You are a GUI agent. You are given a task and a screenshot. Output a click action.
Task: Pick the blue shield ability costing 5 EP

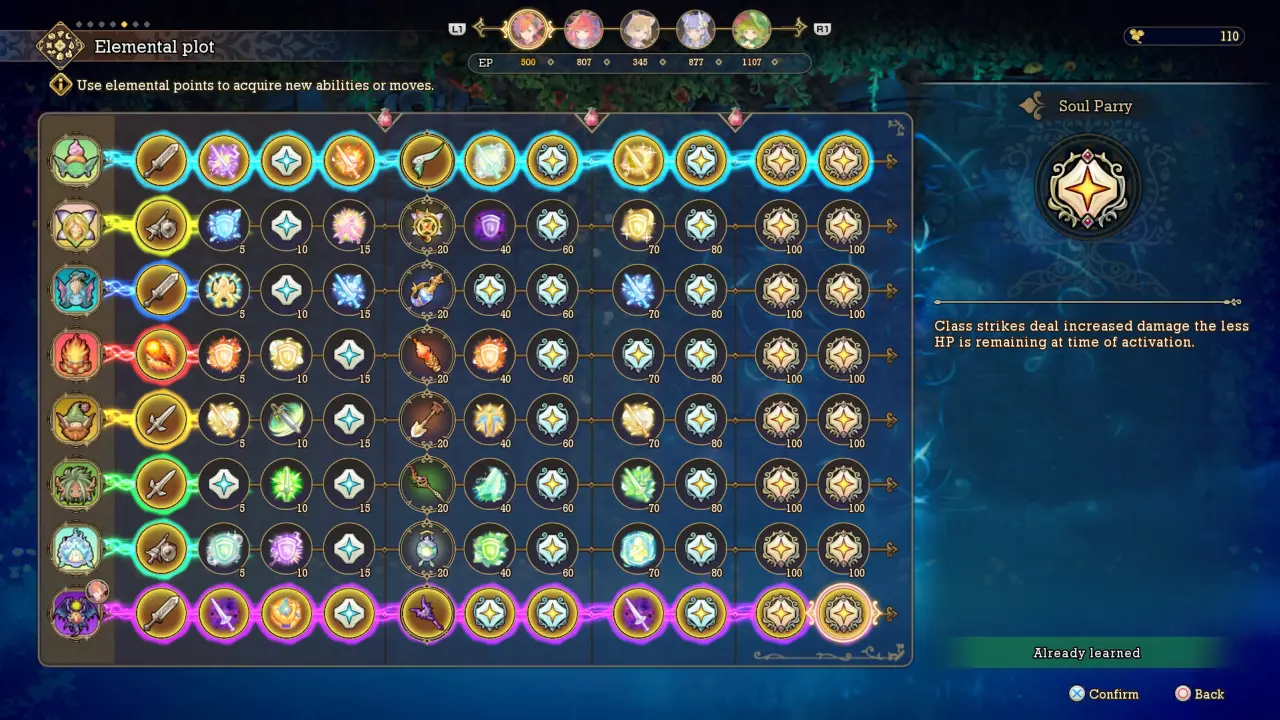[224, 225]
